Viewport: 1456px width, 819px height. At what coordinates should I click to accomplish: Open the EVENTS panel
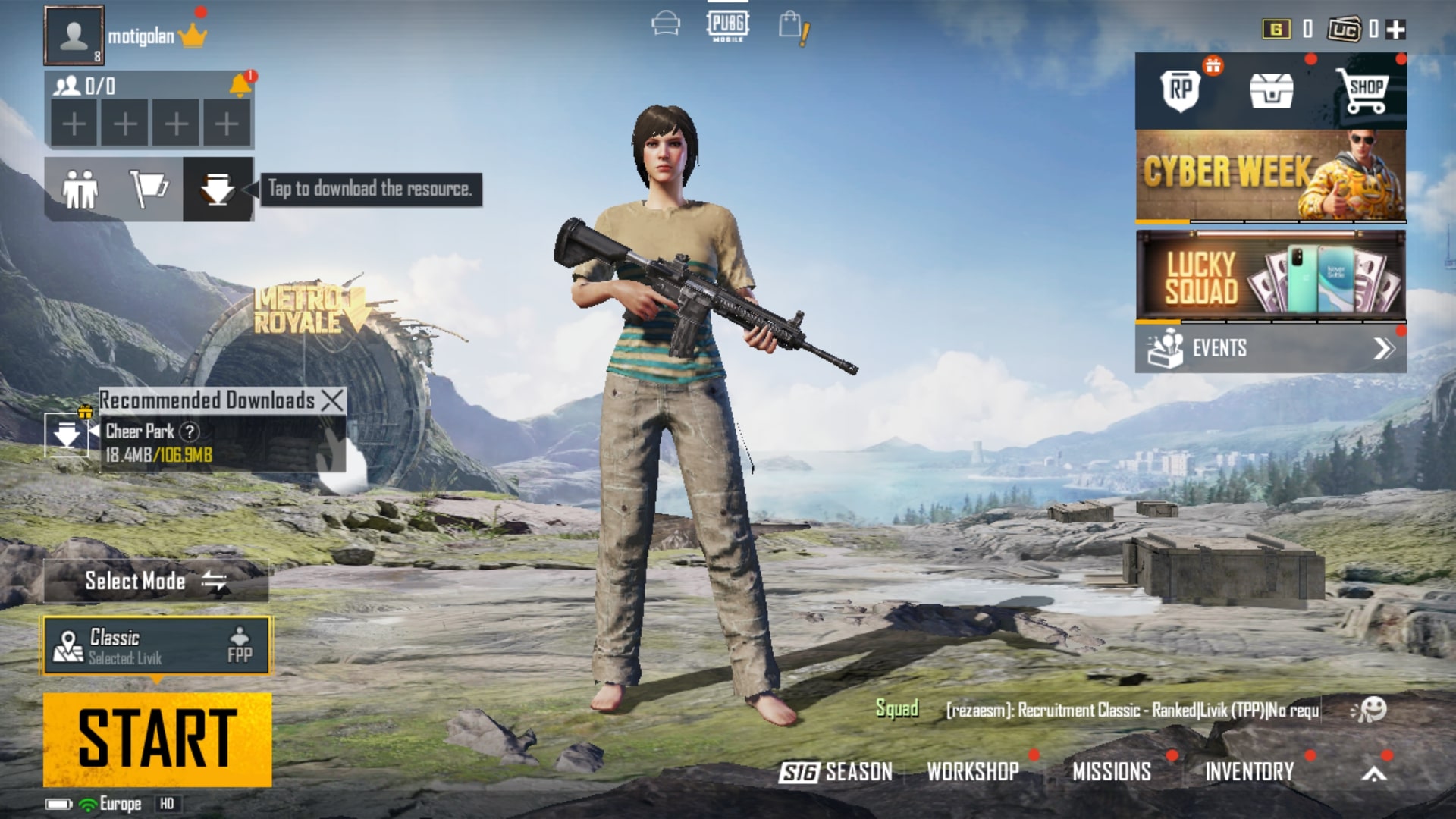1270,348
